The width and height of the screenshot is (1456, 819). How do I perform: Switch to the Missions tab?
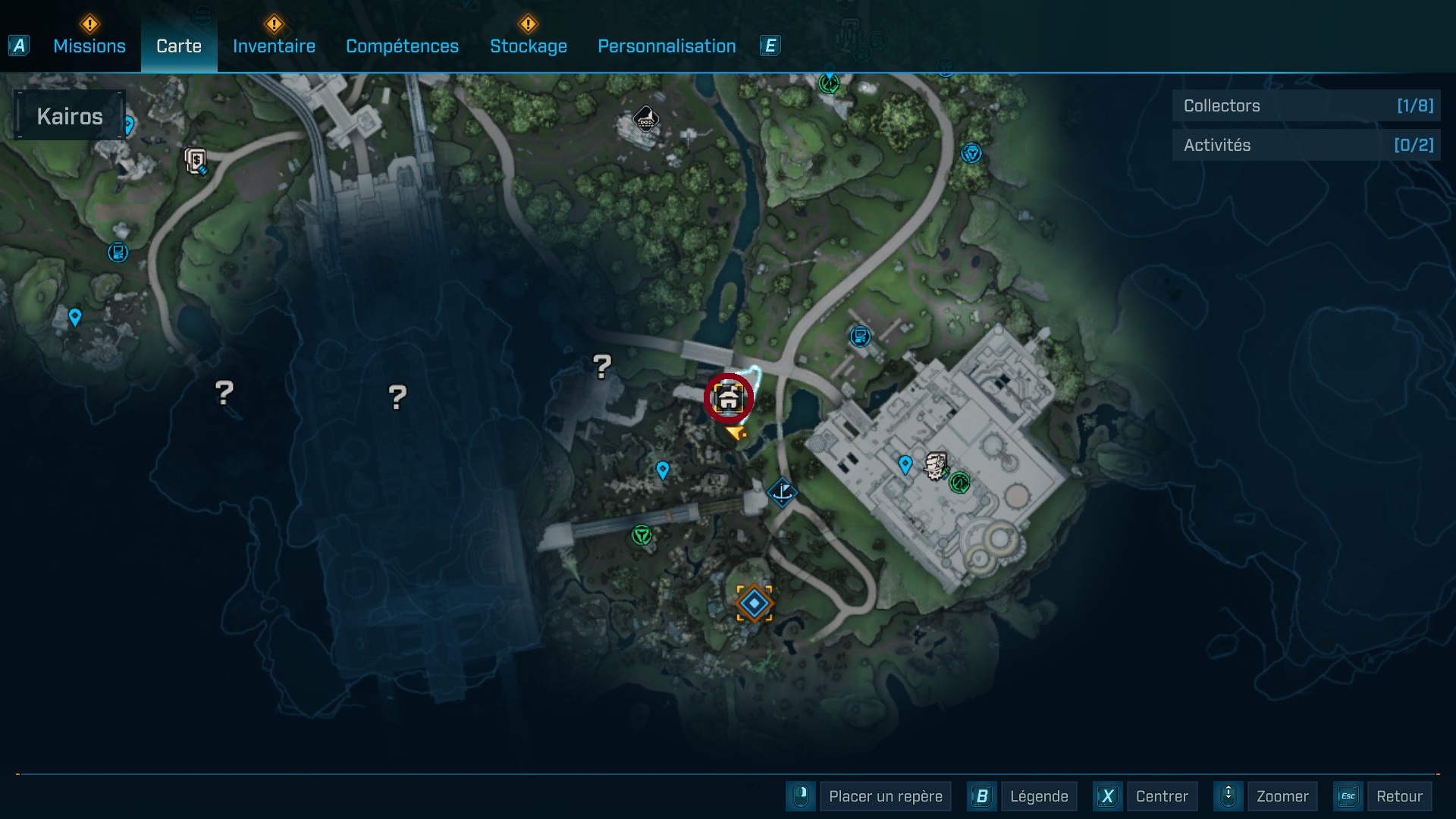[x=89, y=46]
